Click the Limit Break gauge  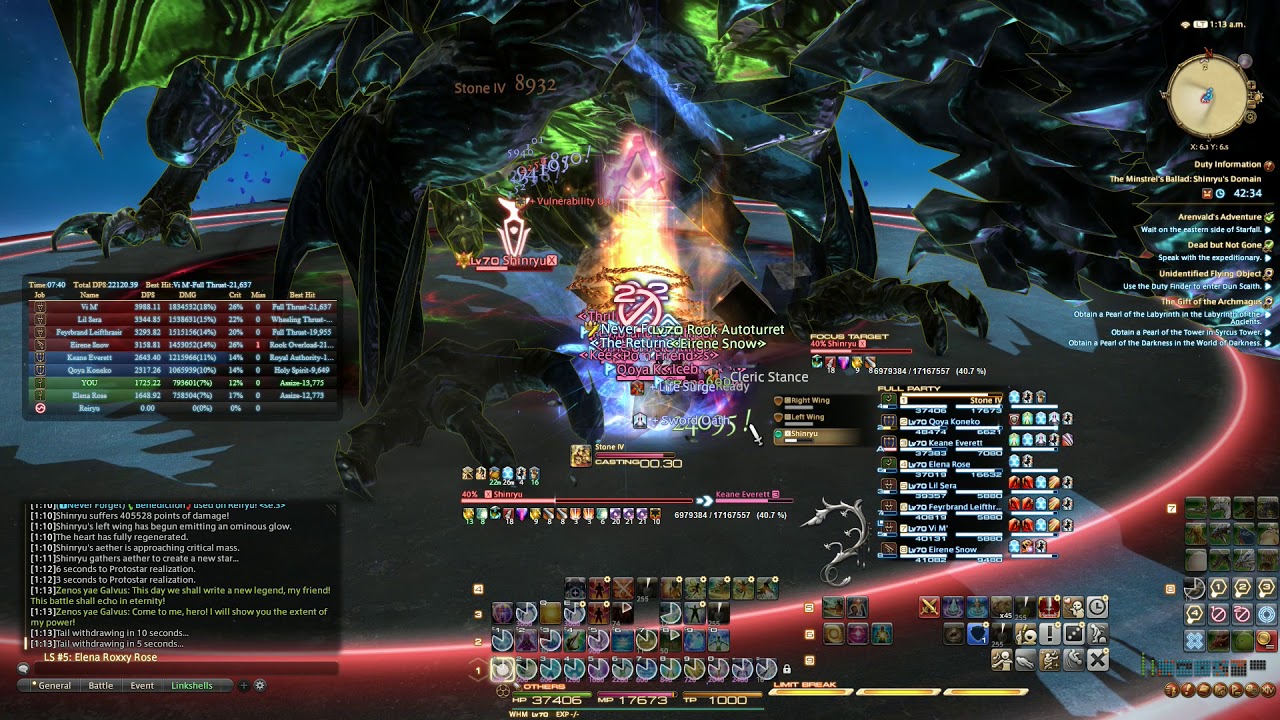tap(900, 690)
